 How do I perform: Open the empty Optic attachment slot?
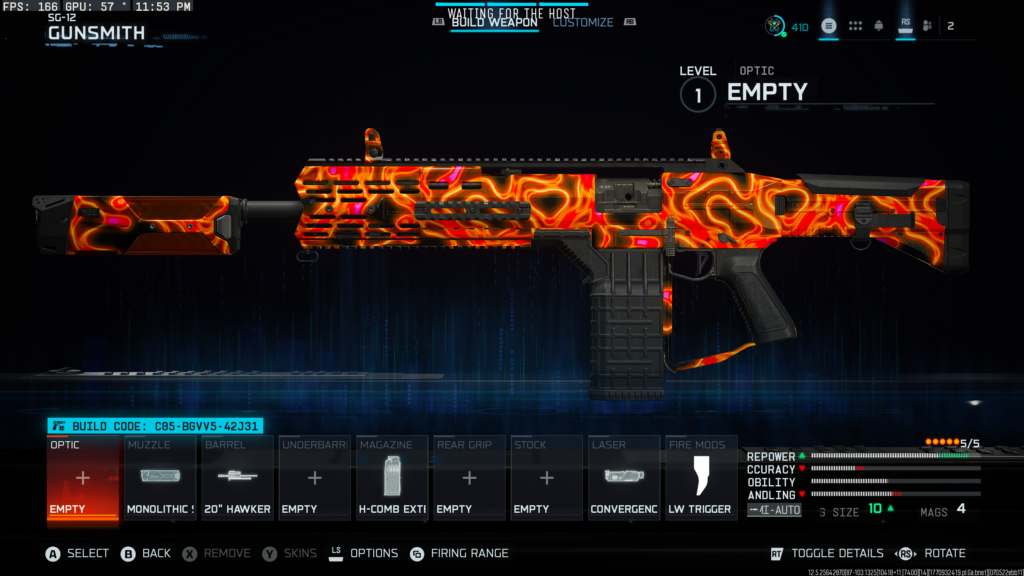point(83,478)
